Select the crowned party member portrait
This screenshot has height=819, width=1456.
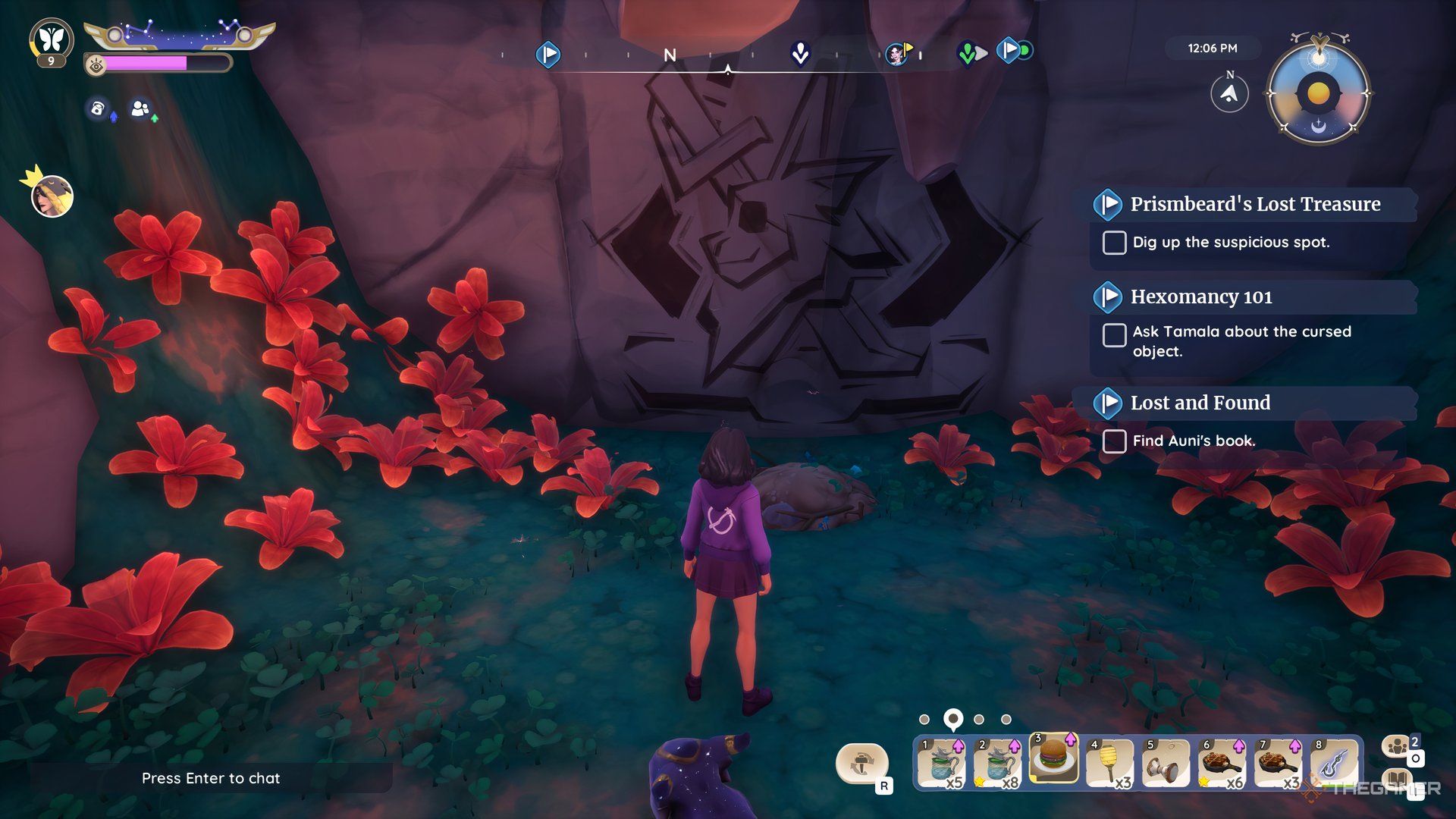pos(52,196)
